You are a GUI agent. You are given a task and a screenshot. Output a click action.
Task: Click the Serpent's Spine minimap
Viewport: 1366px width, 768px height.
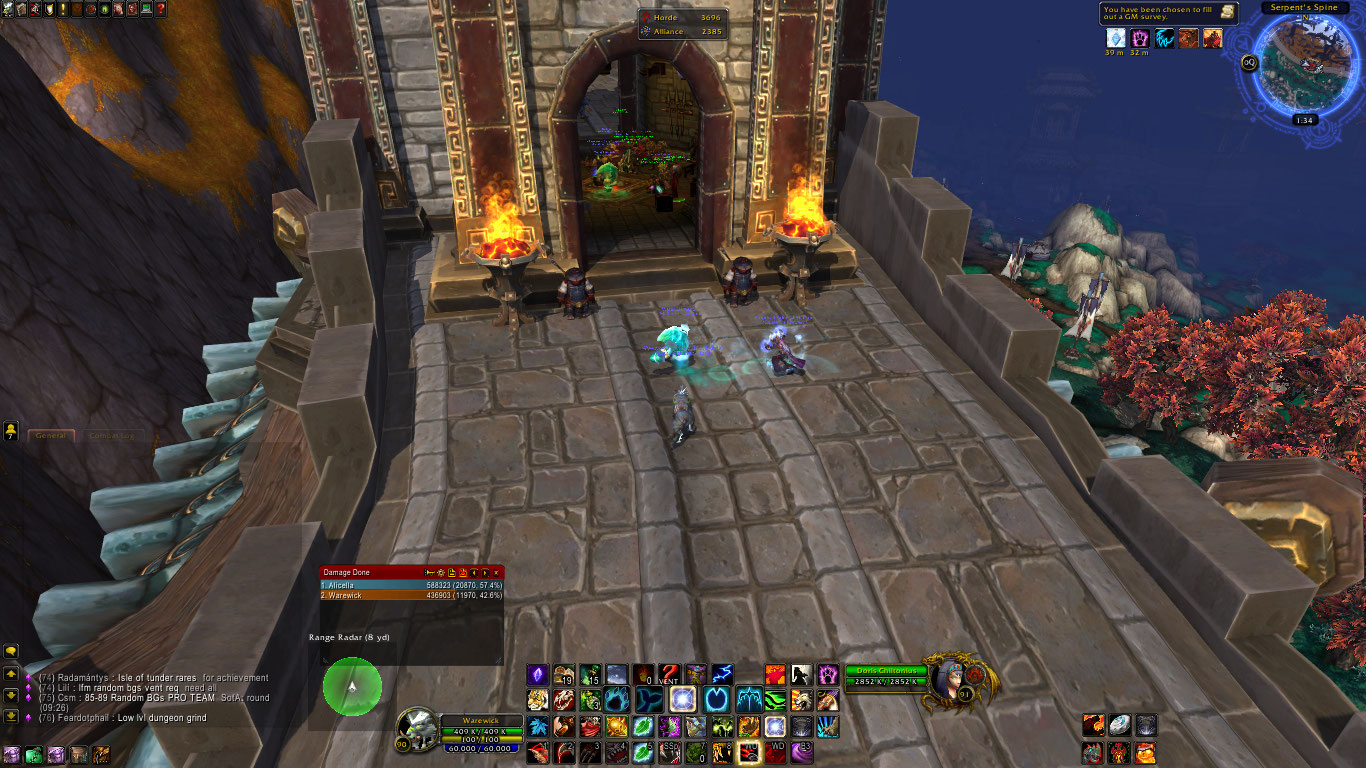coord(1302,63)
